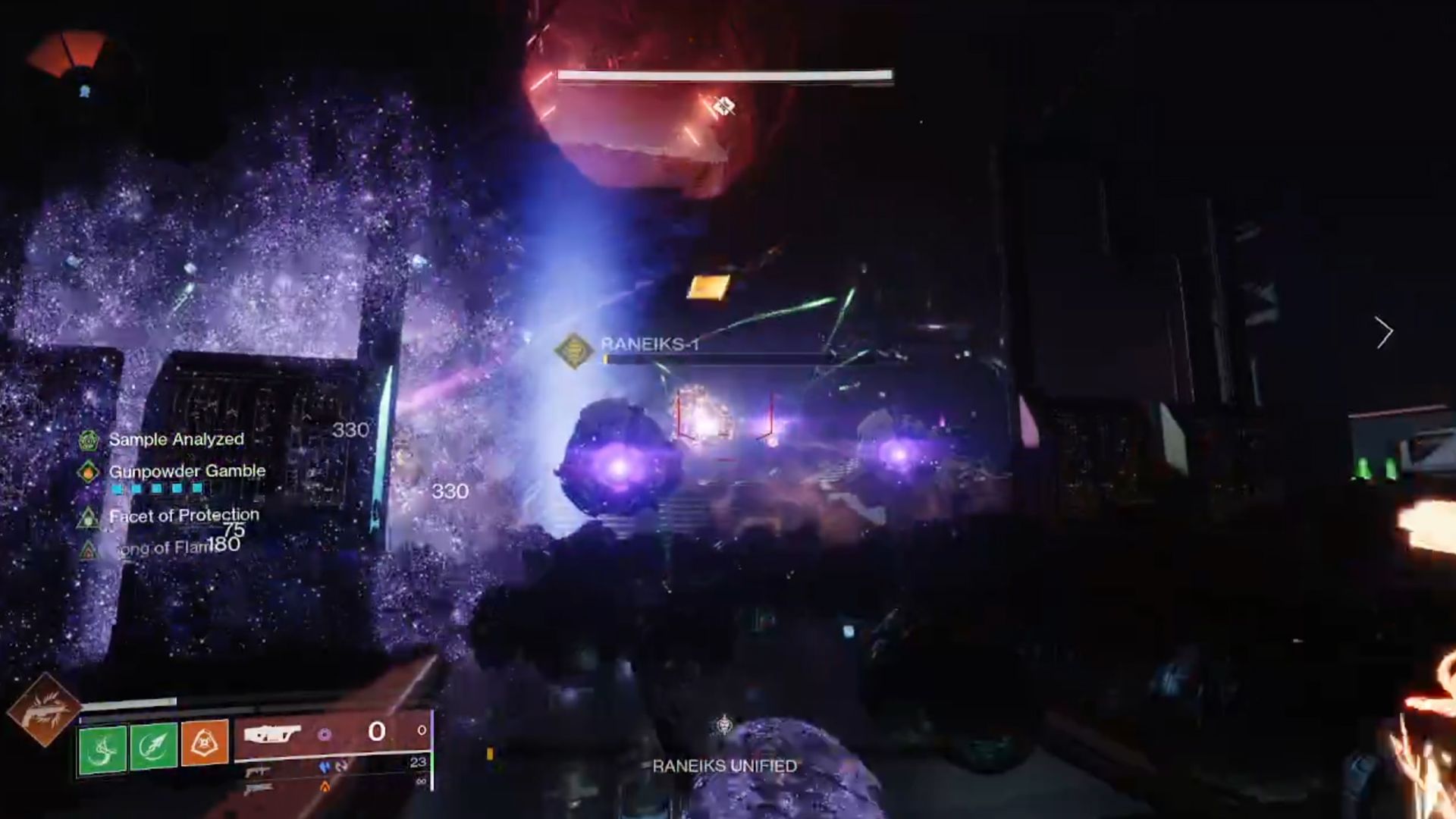This screenshot has height=819, width=1456.
Task: Select the orange class ability icon
Action: click(x=206, y=743)
